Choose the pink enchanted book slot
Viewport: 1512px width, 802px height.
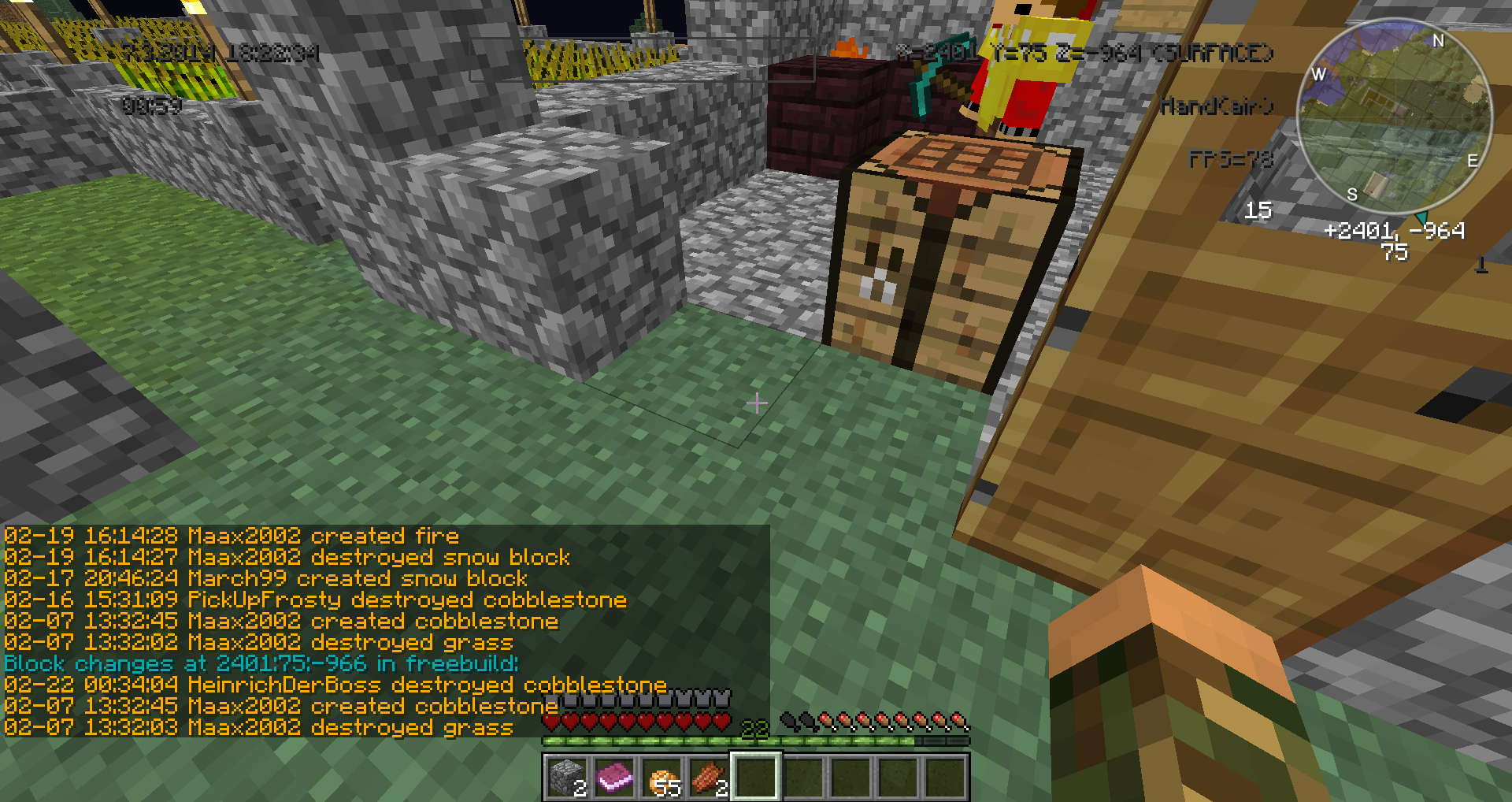(614, 777)
